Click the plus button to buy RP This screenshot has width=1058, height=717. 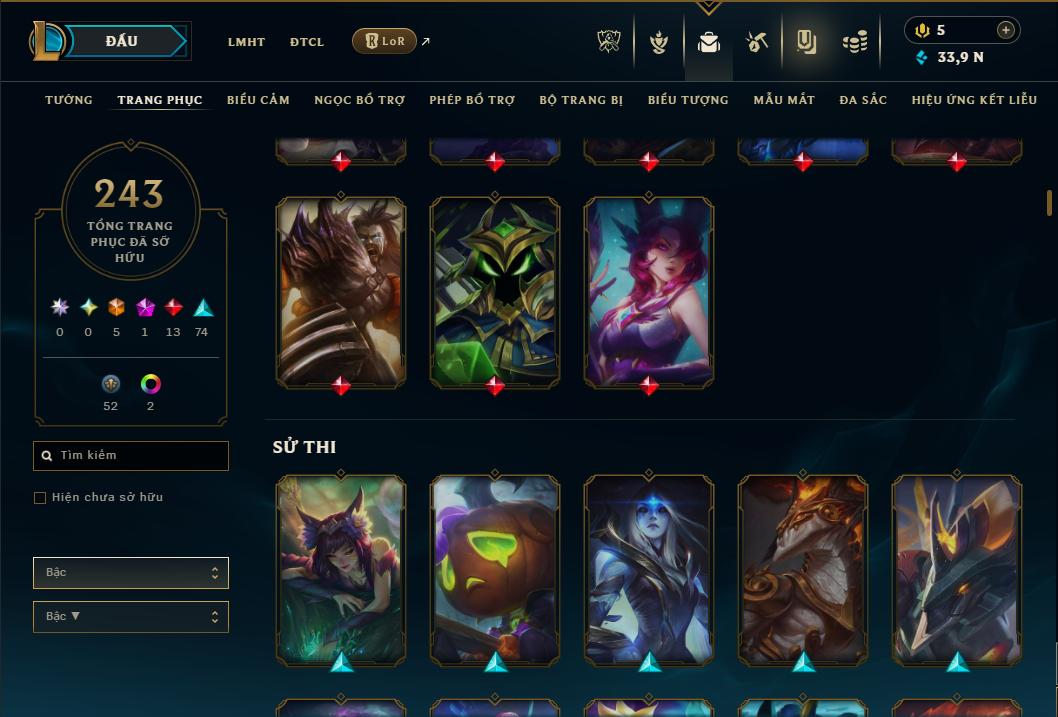point(1006,30)
